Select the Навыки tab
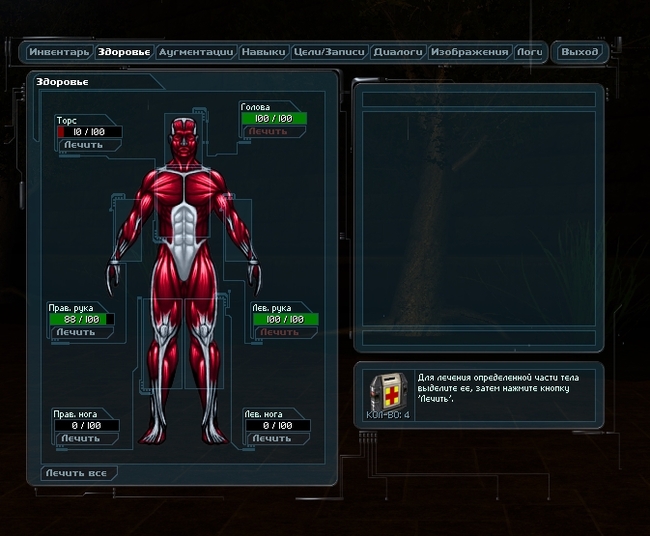Image resolution: width=650 pixels, height=536 pixels. point(264,52)
